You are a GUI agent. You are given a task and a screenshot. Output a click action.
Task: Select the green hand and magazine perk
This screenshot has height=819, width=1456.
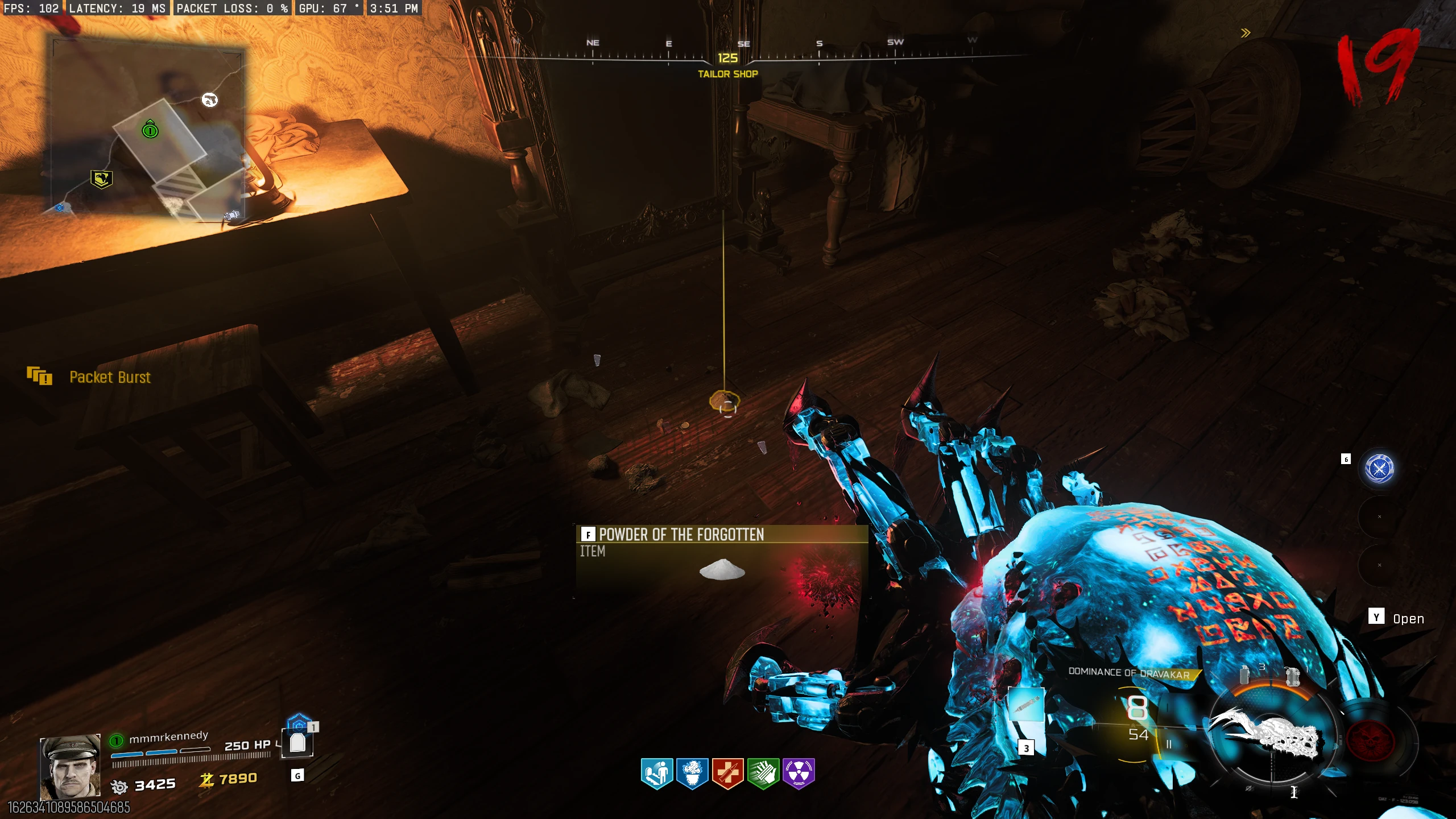click(763, 773)
